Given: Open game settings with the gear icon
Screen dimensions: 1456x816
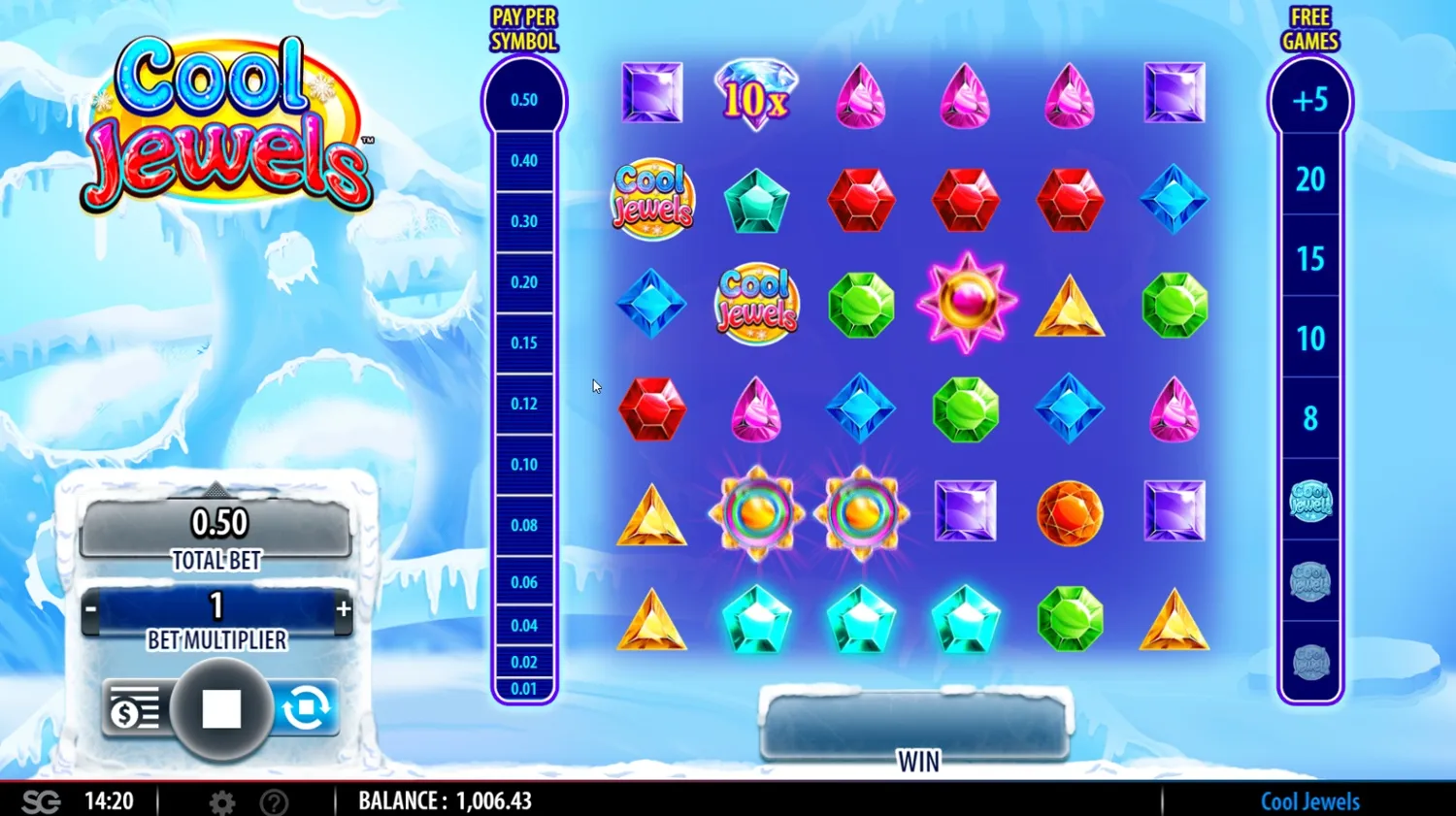Looking at the screenshot, I should [223, 802].
